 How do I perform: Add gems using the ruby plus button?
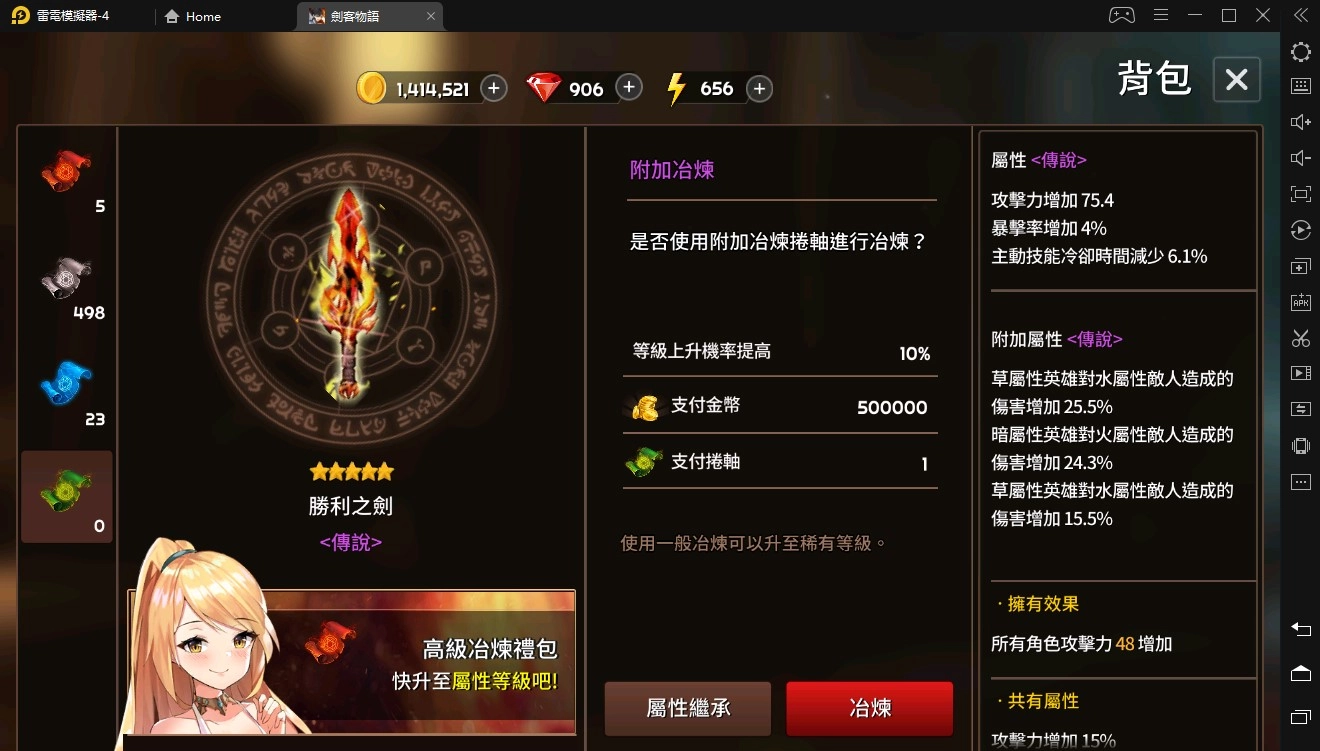click(628, 88)
